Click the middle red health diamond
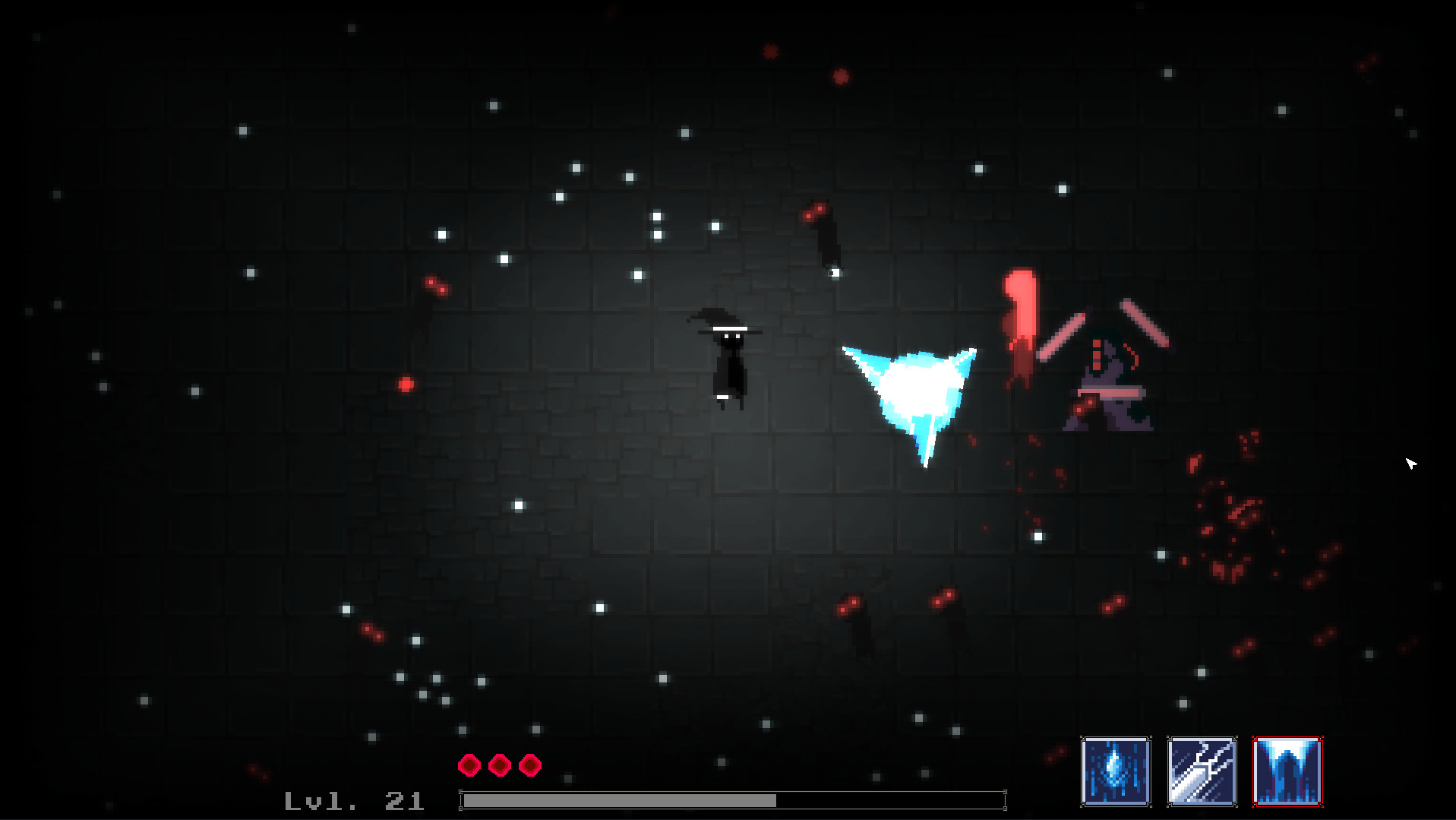 tap(498, 764)
